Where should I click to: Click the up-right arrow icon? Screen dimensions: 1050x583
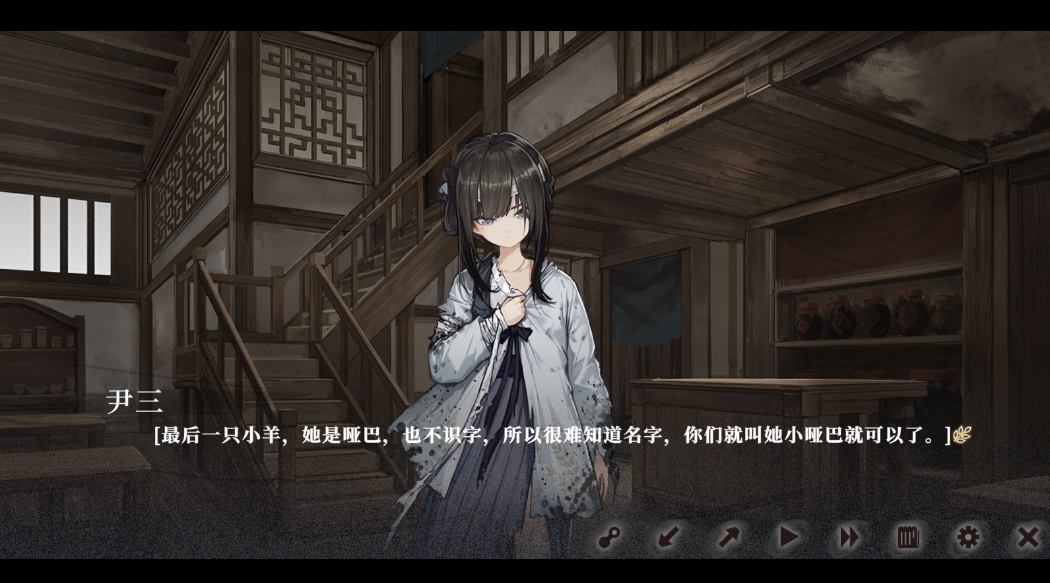728,538
